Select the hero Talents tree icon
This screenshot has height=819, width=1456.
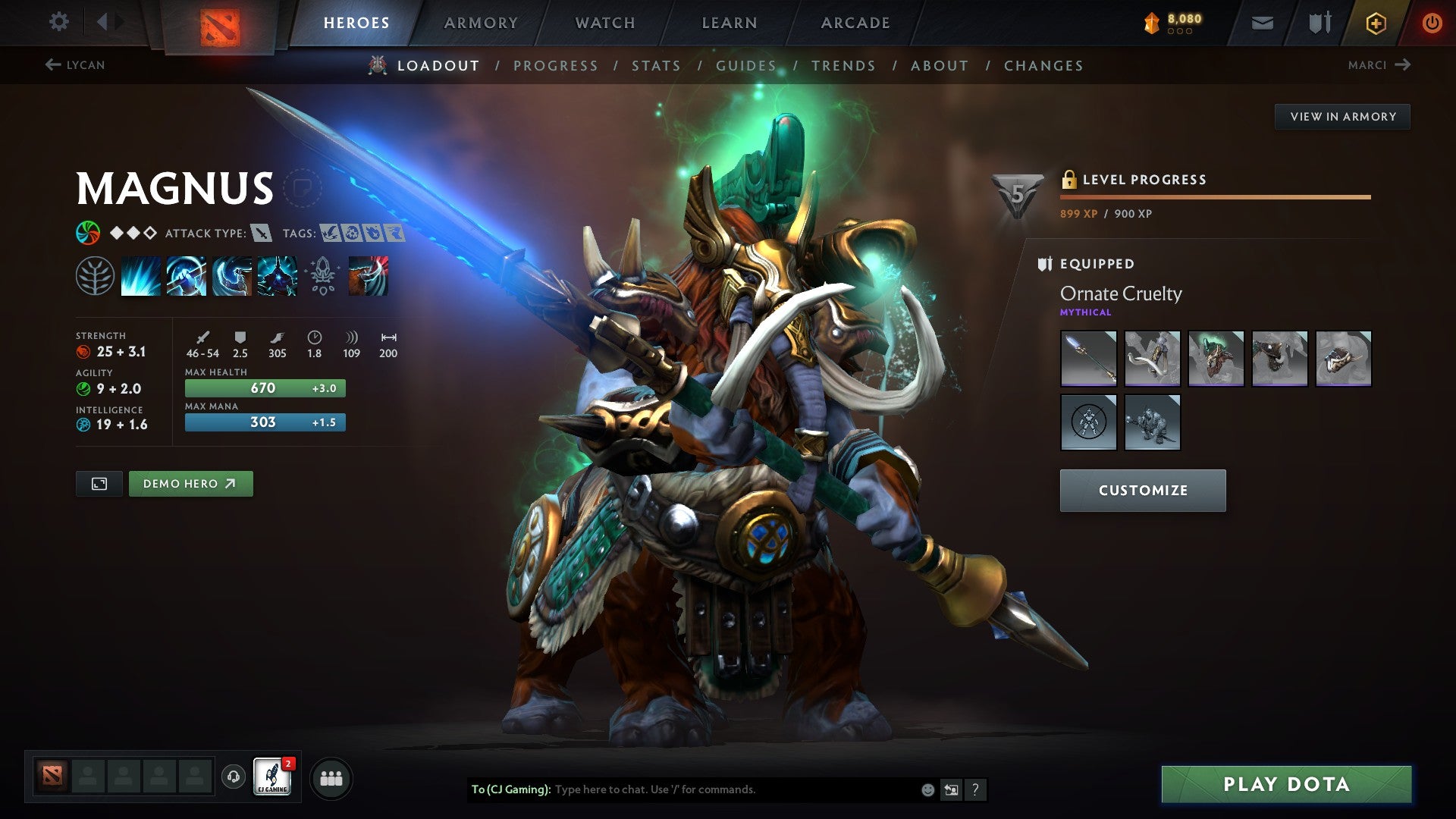click(95, 277)
